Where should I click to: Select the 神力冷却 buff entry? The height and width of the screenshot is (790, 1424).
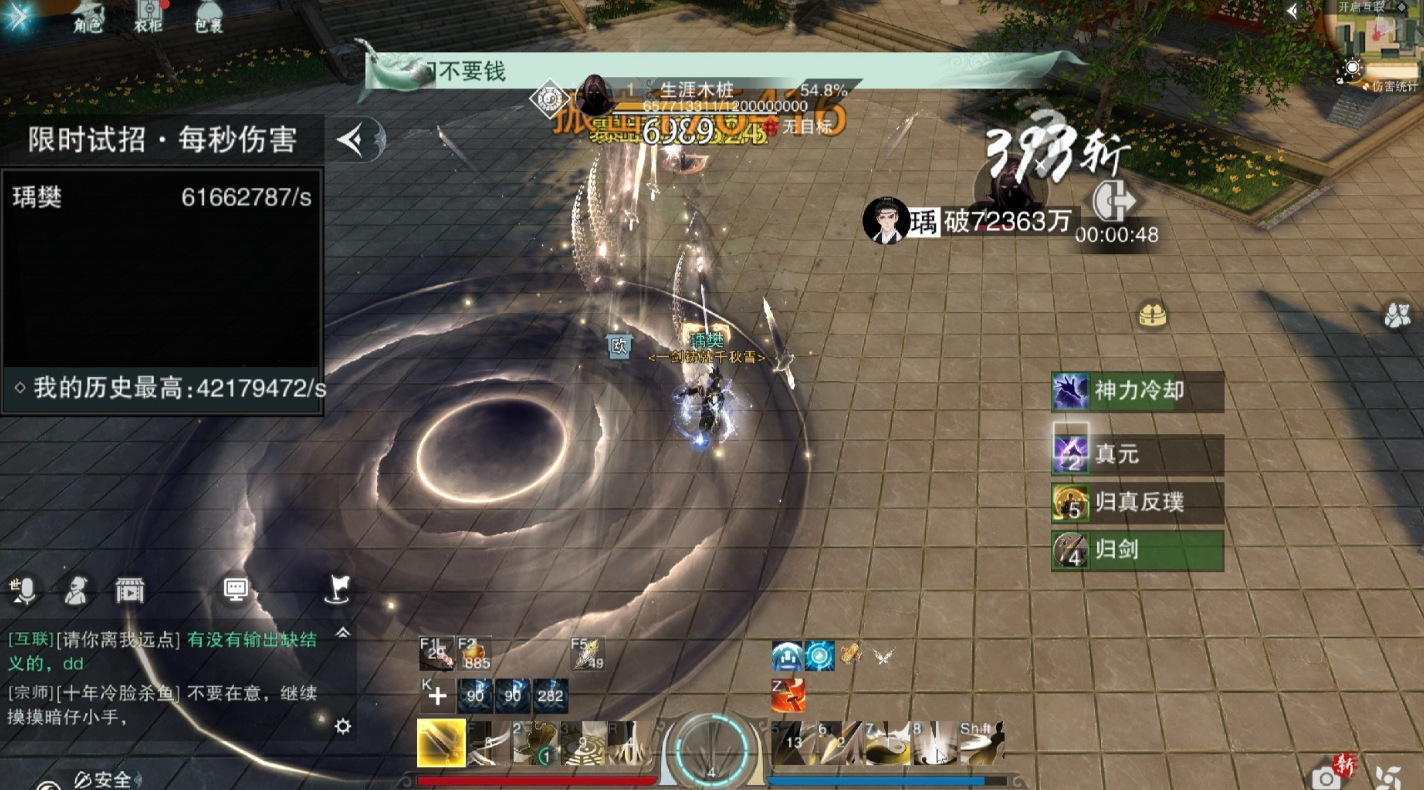click(1137, 391)
